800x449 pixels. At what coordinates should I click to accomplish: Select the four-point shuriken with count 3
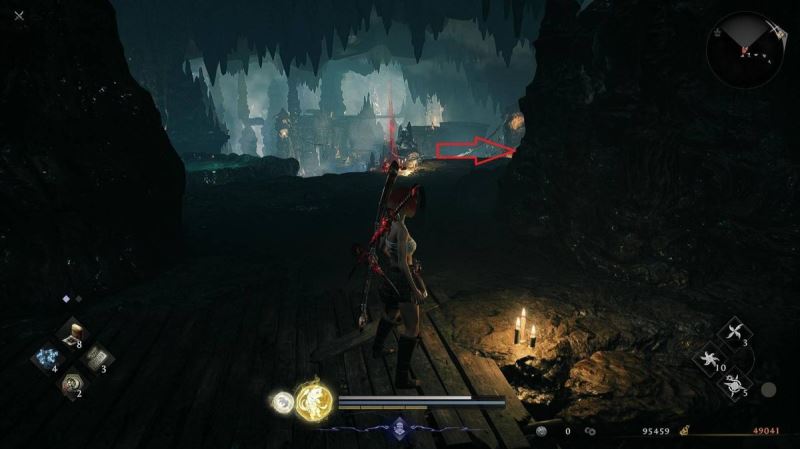735,334
